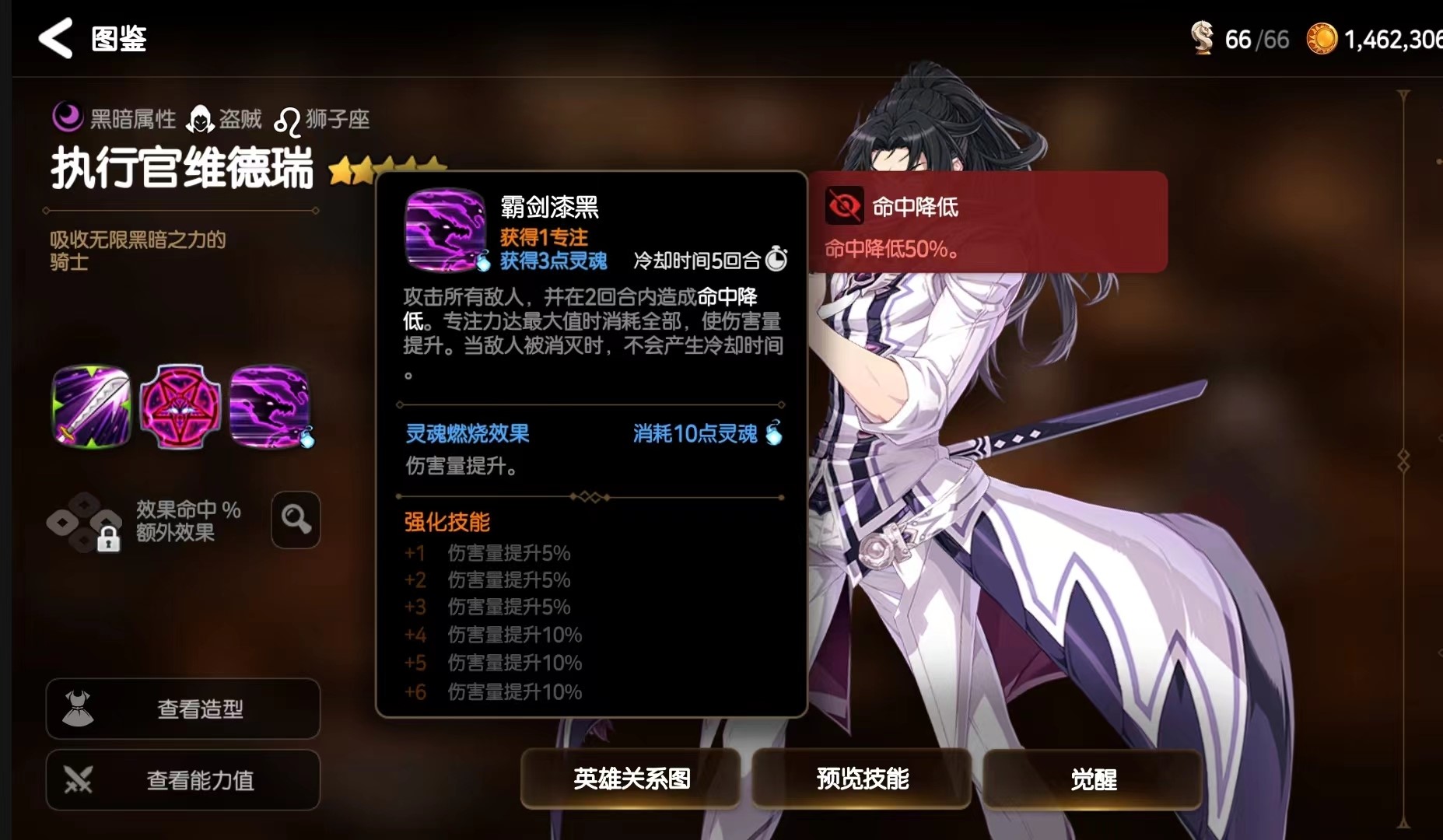Viewport: 1443px width, 840px height.
Task: Select the first sword skill icon
Action: [92, 405]
